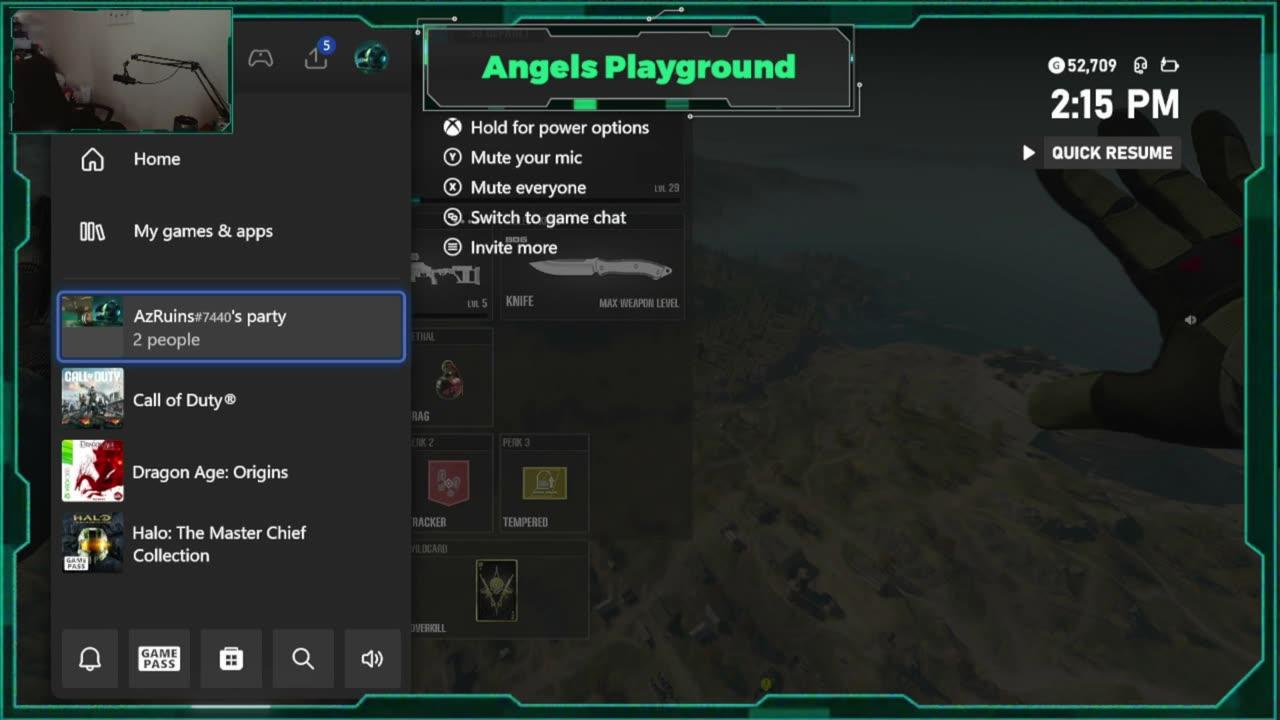Open Game Pass from the bottom bar
The image size is (1280, 720).
pos(159,658)
